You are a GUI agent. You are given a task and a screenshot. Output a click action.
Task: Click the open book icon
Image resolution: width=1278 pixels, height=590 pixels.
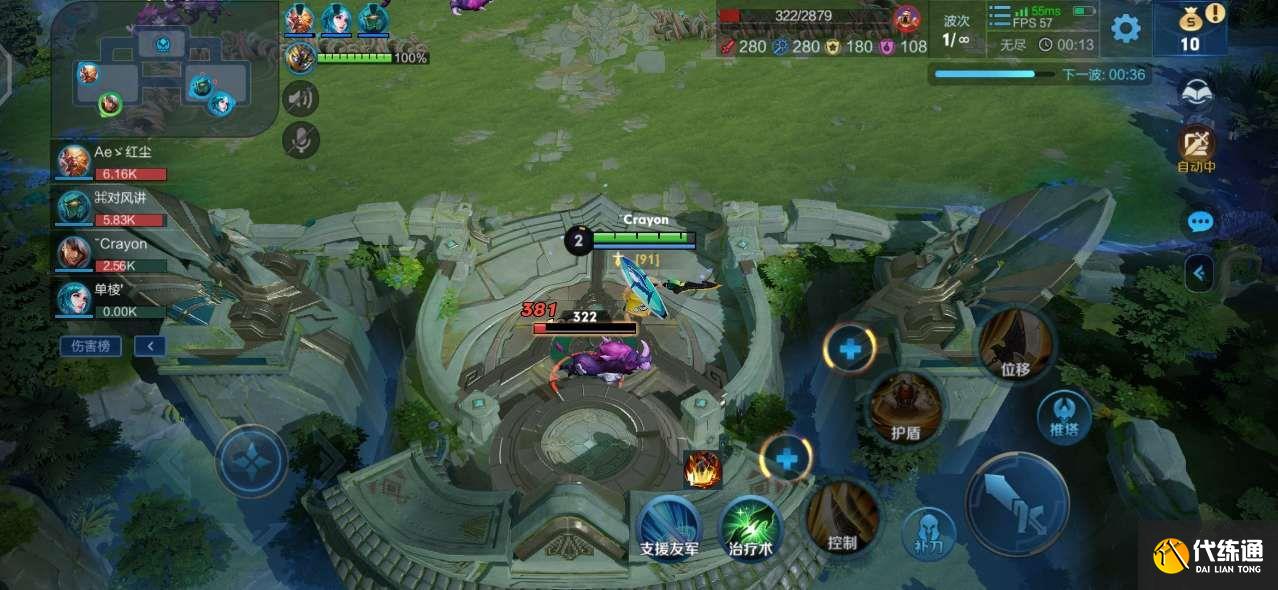[x=1197, y=93]
